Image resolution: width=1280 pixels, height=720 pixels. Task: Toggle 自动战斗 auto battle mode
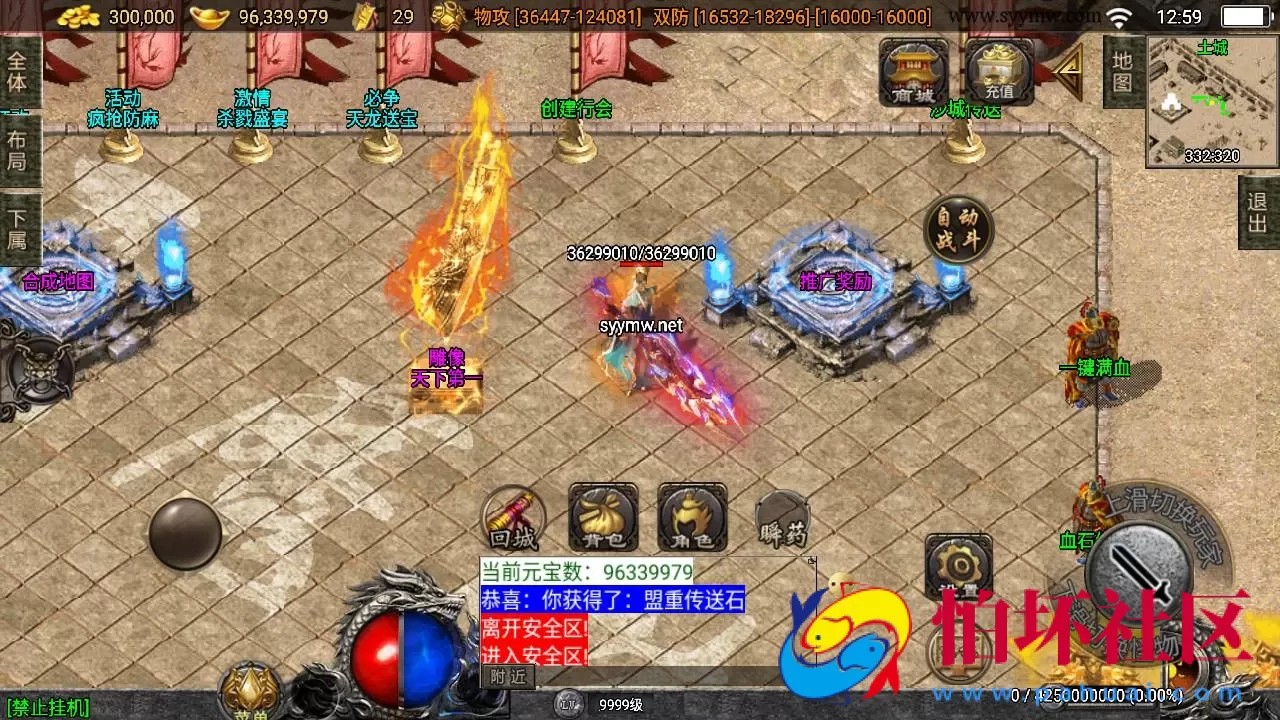pos(957,229)
